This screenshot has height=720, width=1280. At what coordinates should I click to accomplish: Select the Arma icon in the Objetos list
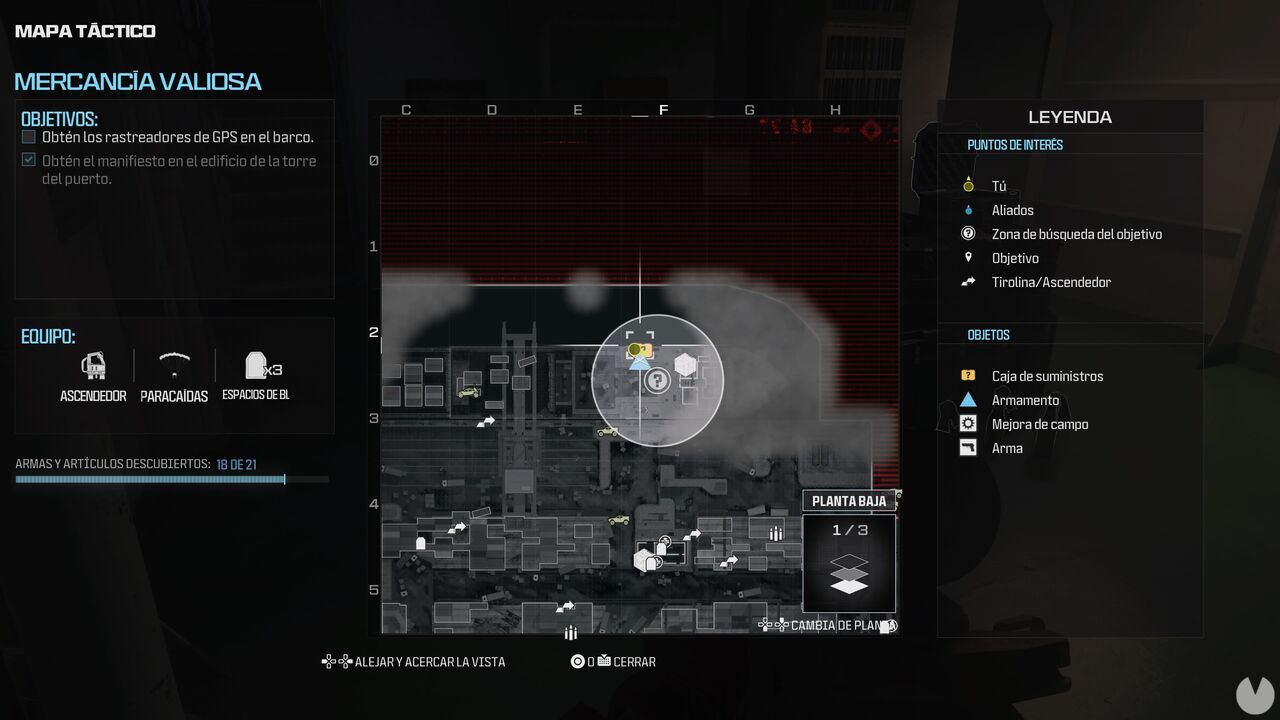(x=968, y=447)
